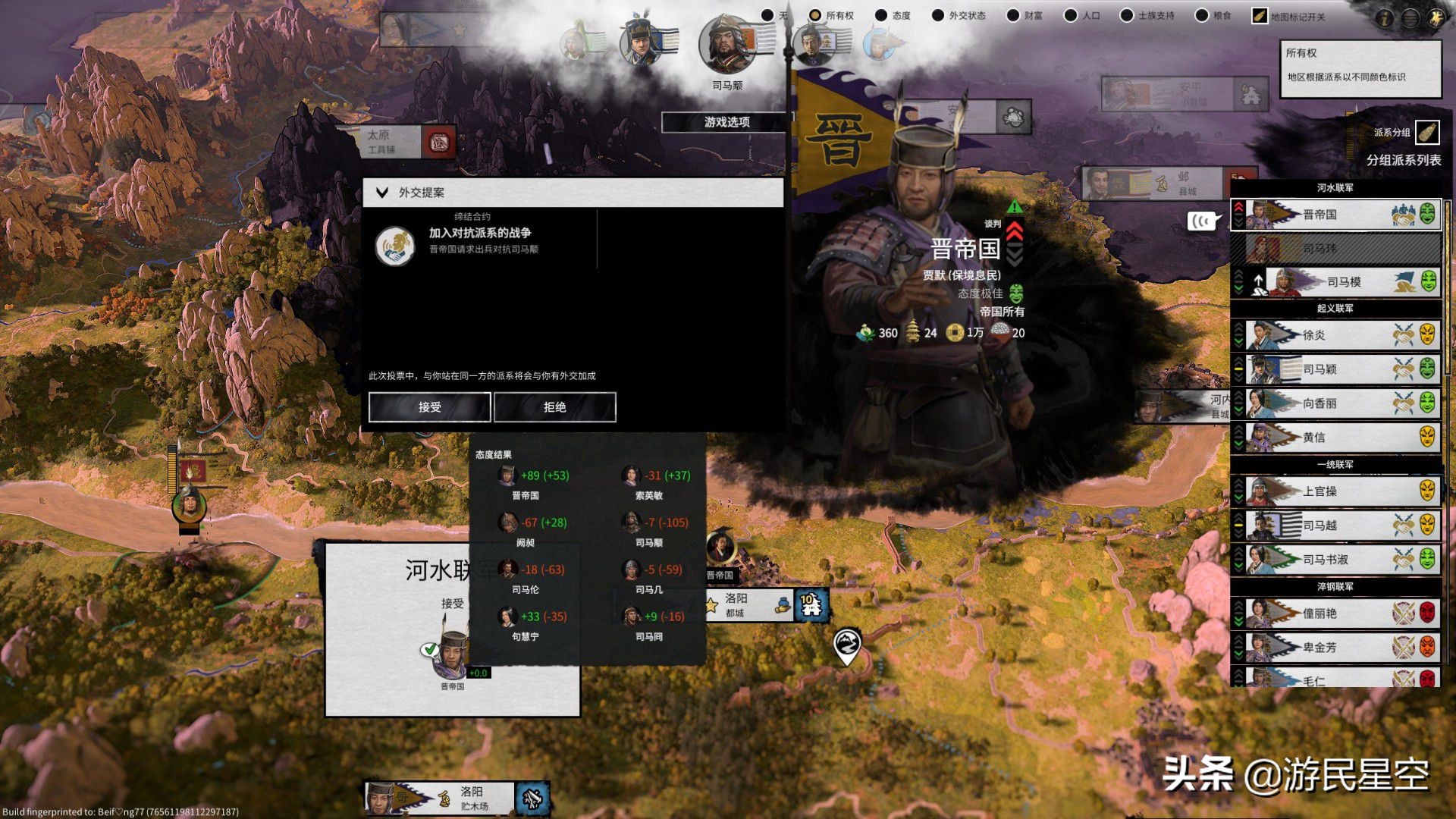
Task: Switch to the 士族支持 overlay
Action: tap(1127, 15)
